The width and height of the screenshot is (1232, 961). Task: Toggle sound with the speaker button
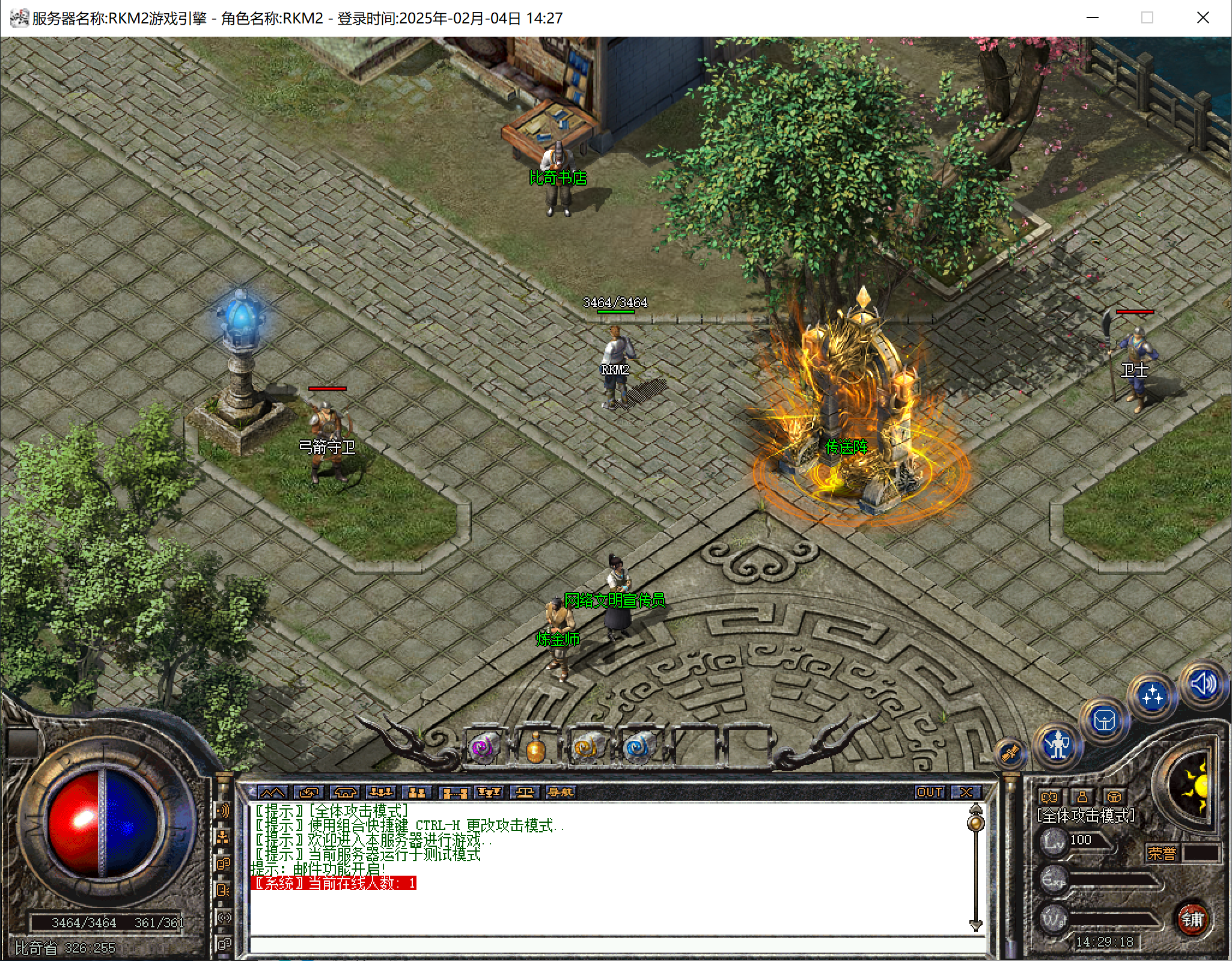pos(1203,684)
